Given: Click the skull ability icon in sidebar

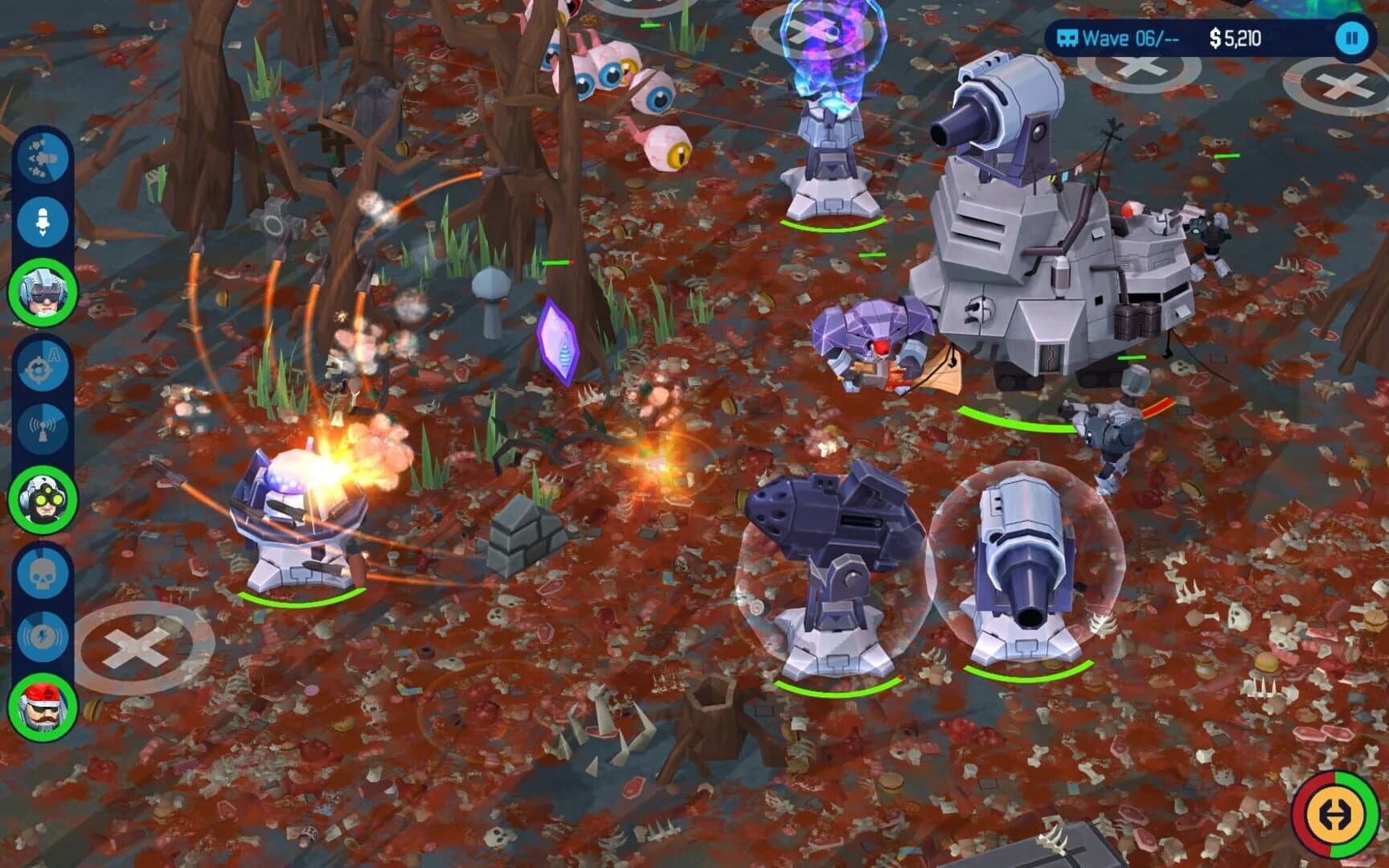Looking at the screenshot, I should pyautogui.click(x=44, y=572).
